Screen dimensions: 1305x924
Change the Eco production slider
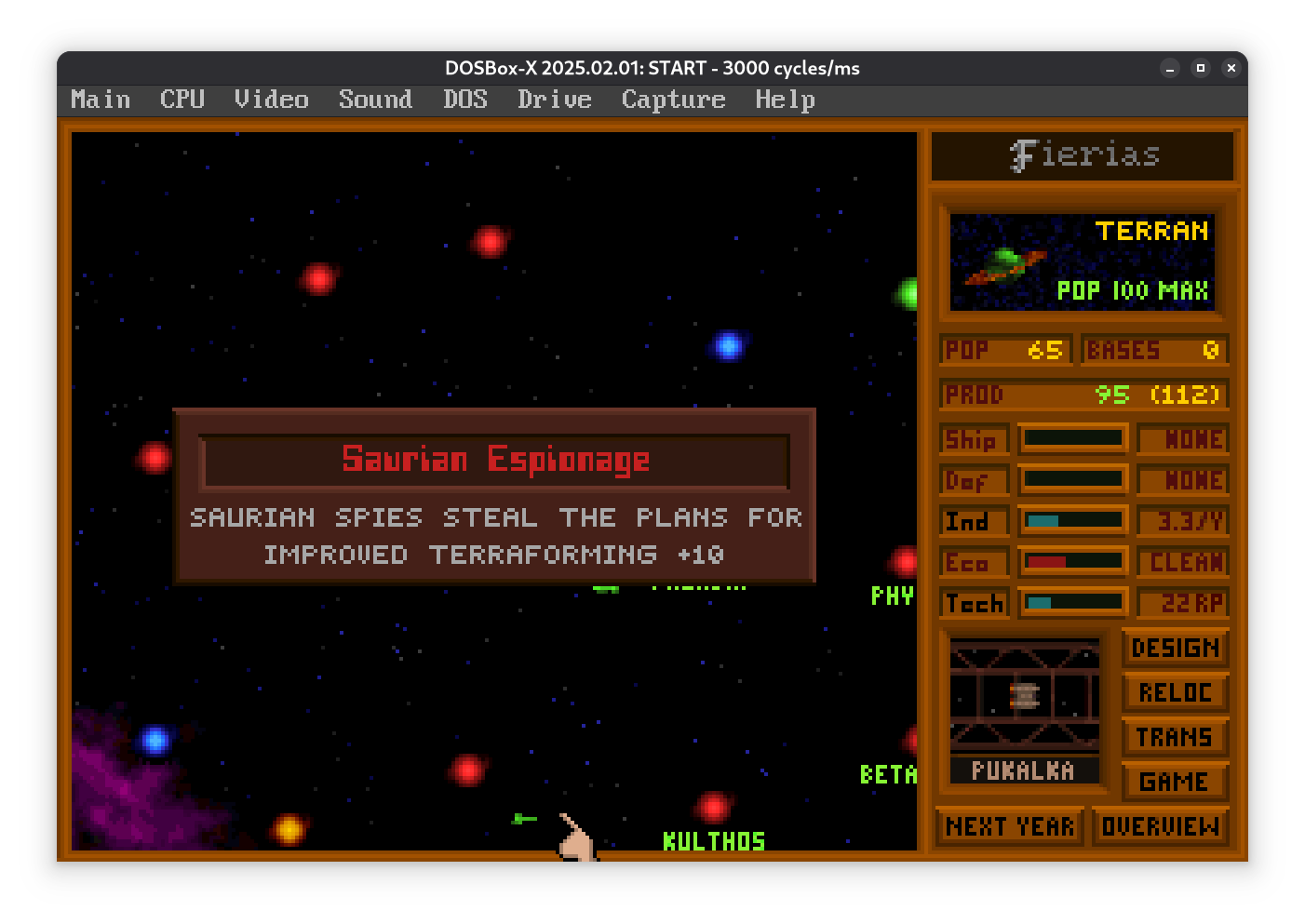tap(1072, 561)
